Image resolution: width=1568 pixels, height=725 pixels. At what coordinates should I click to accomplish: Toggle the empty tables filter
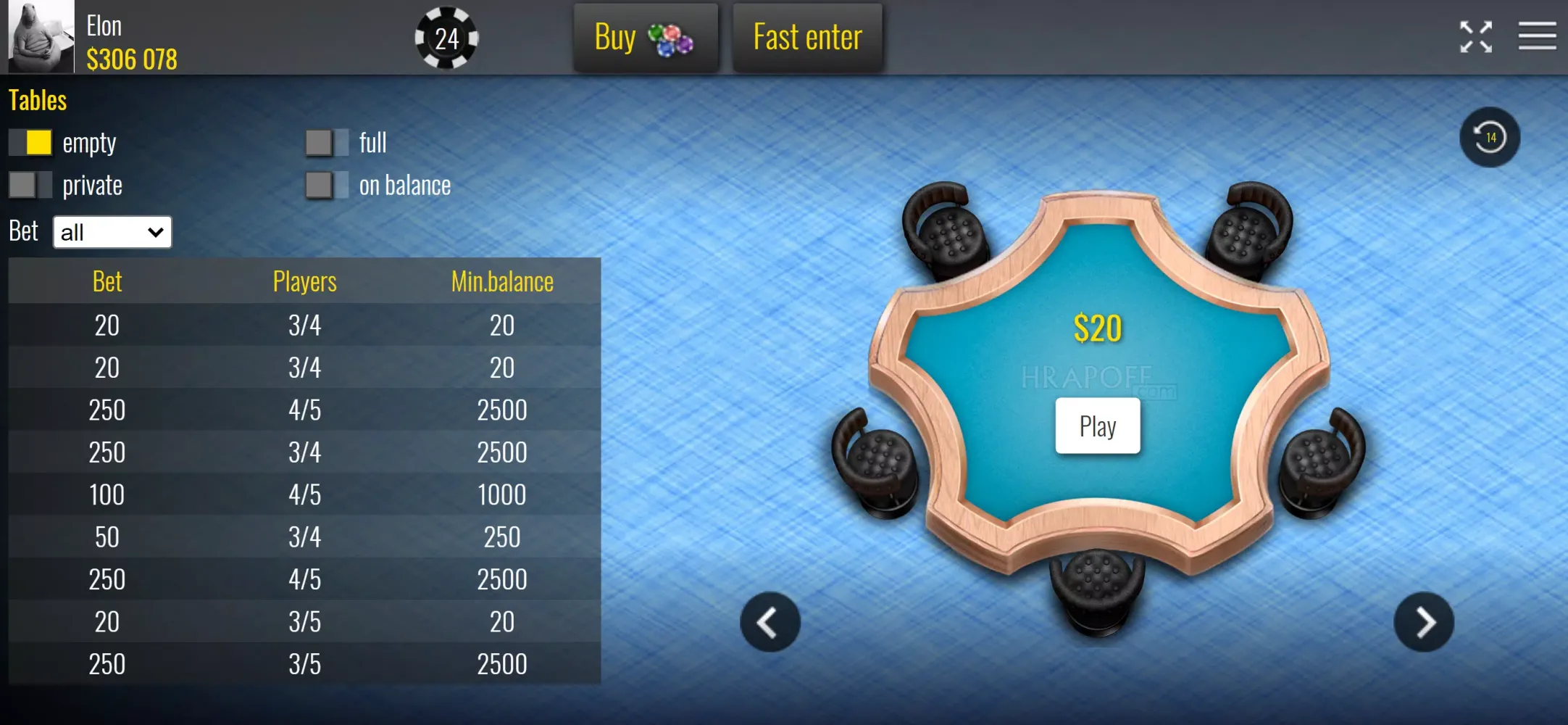30,143
